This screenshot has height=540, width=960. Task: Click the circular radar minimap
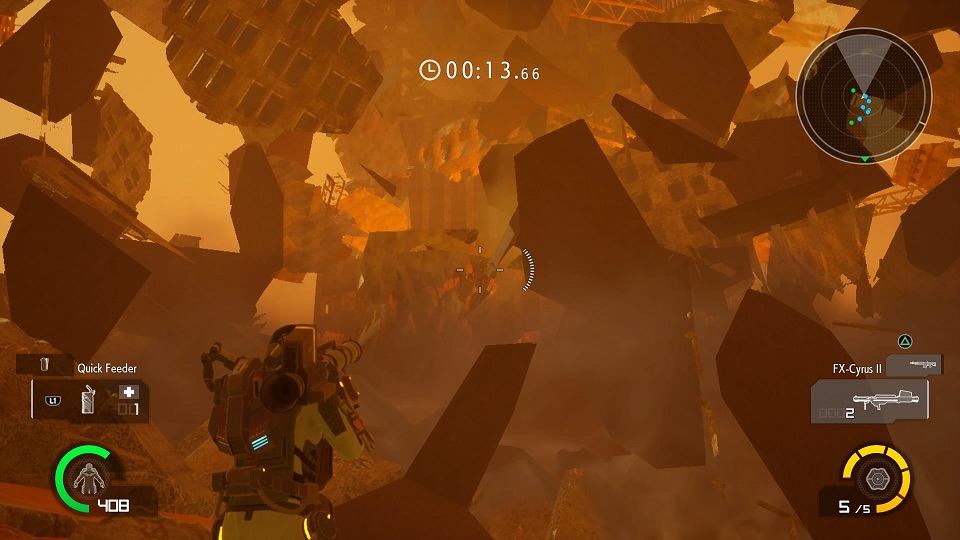864,96
